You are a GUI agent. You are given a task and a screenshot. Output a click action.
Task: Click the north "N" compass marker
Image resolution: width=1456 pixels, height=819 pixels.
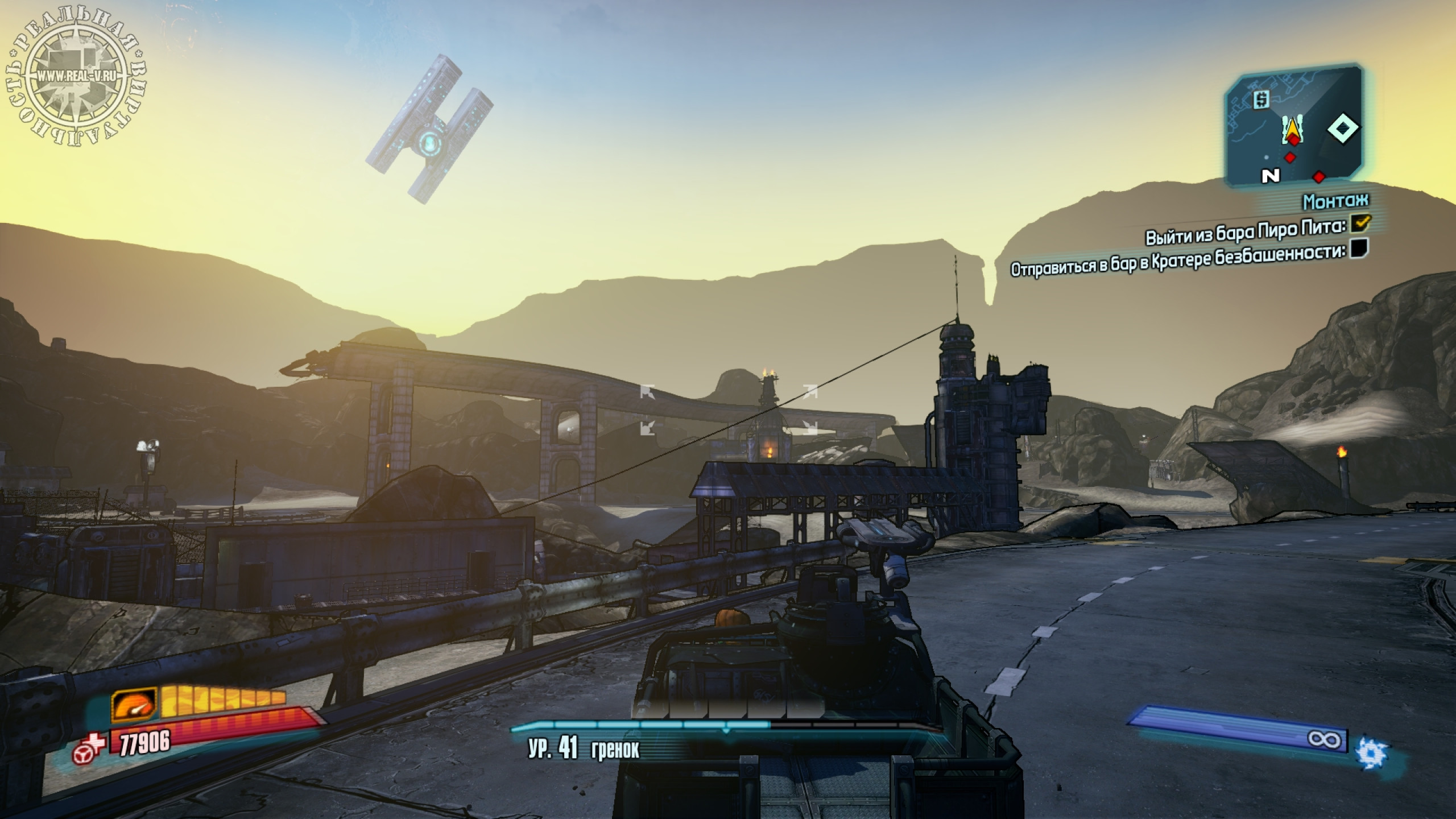tap(1270, 176)
